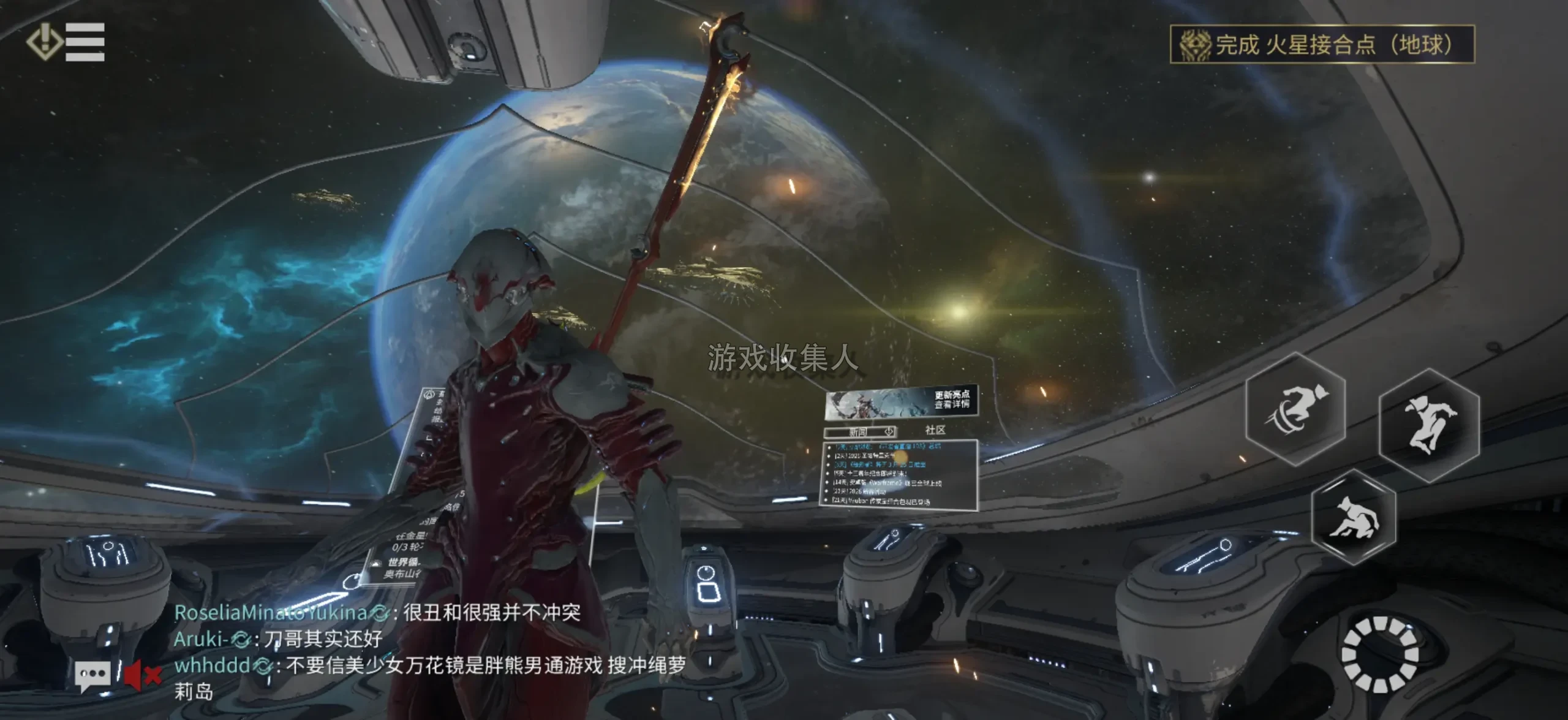Open the chat speech bubble
Screen dimensions: 1568x720
[92, 675]
